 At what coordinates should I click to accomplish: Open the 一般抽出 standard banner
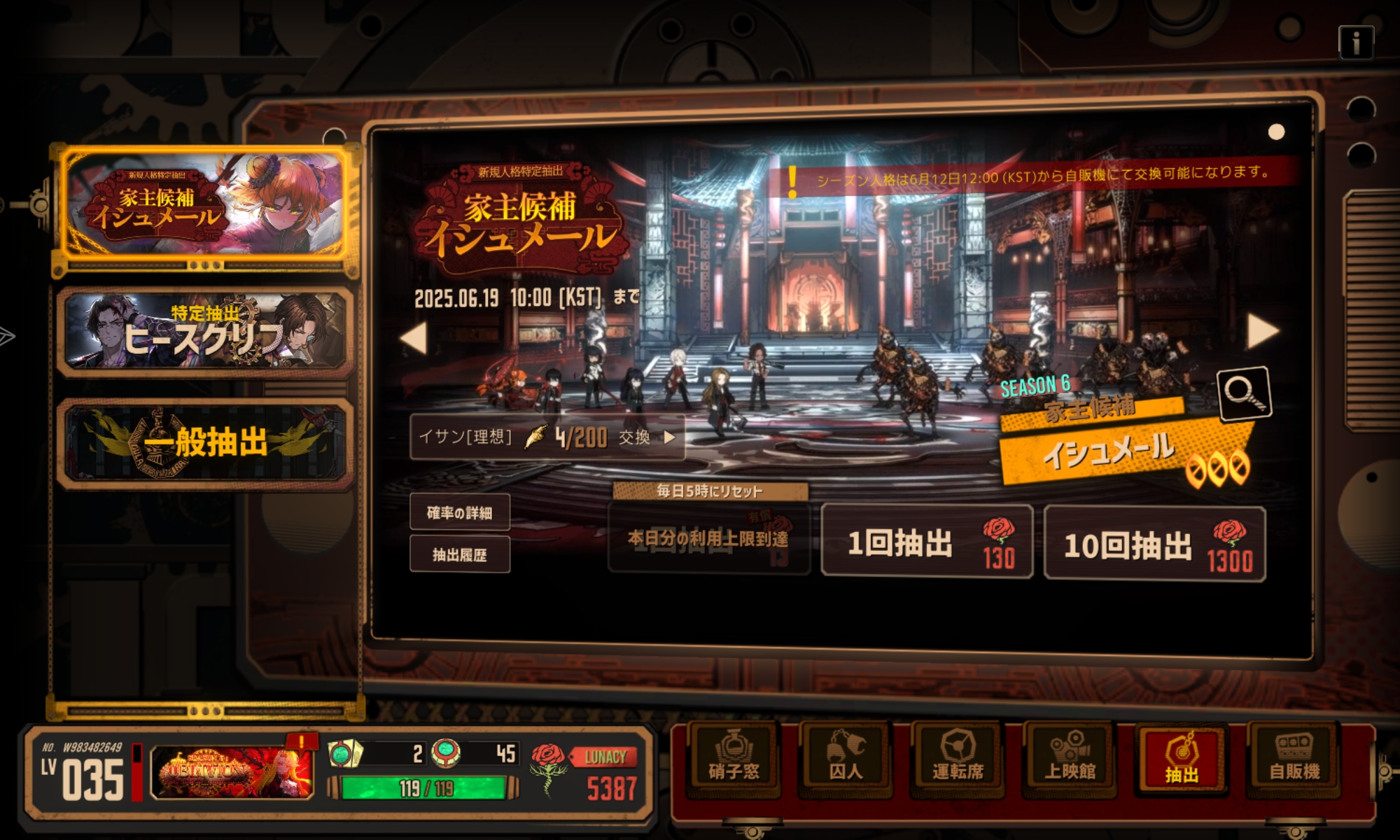pyautogui.click(x=204, y=442)
